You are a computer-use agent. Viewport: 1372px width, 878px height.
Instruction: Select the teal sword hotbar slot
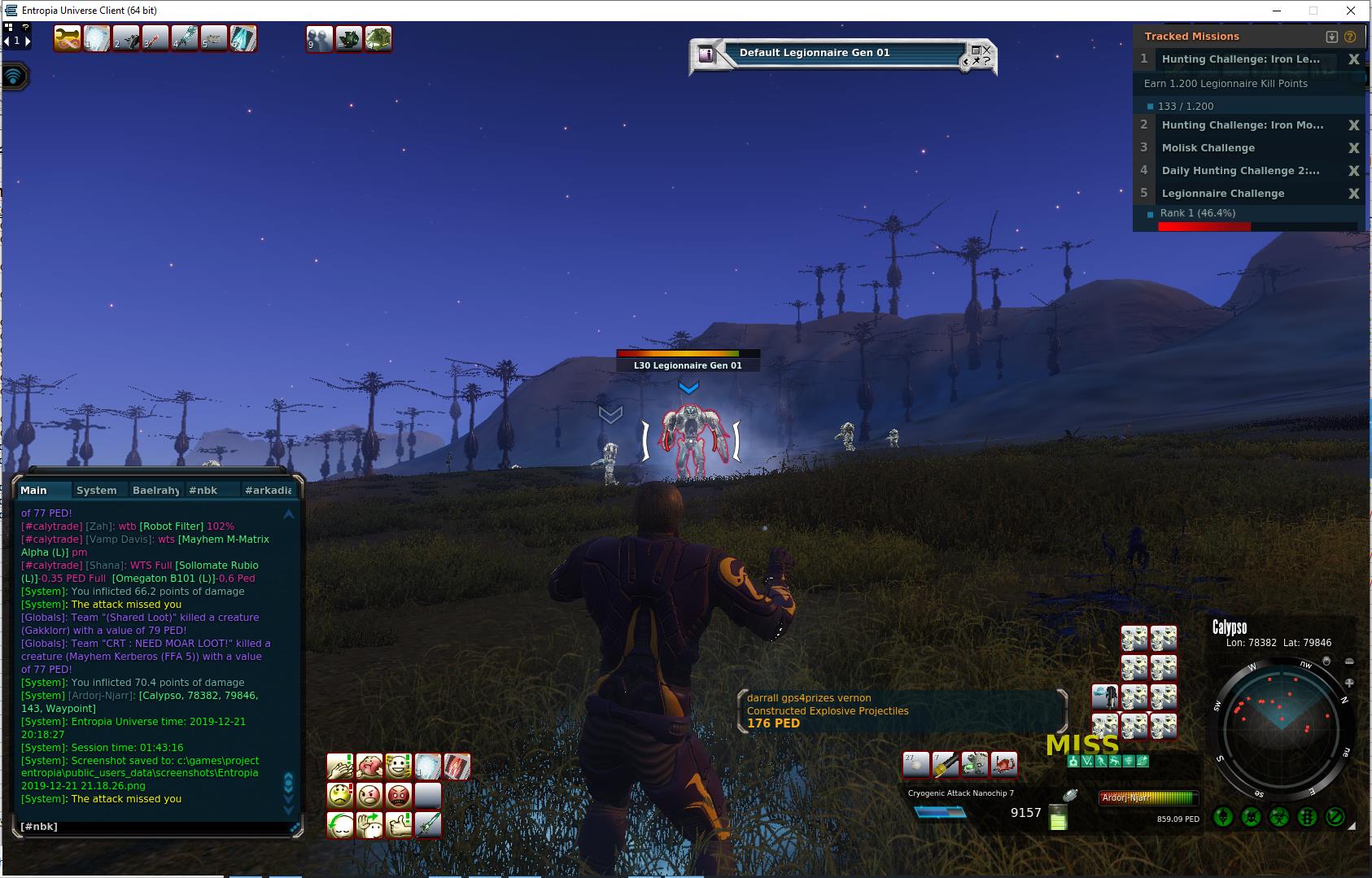(x=184, y=38)
